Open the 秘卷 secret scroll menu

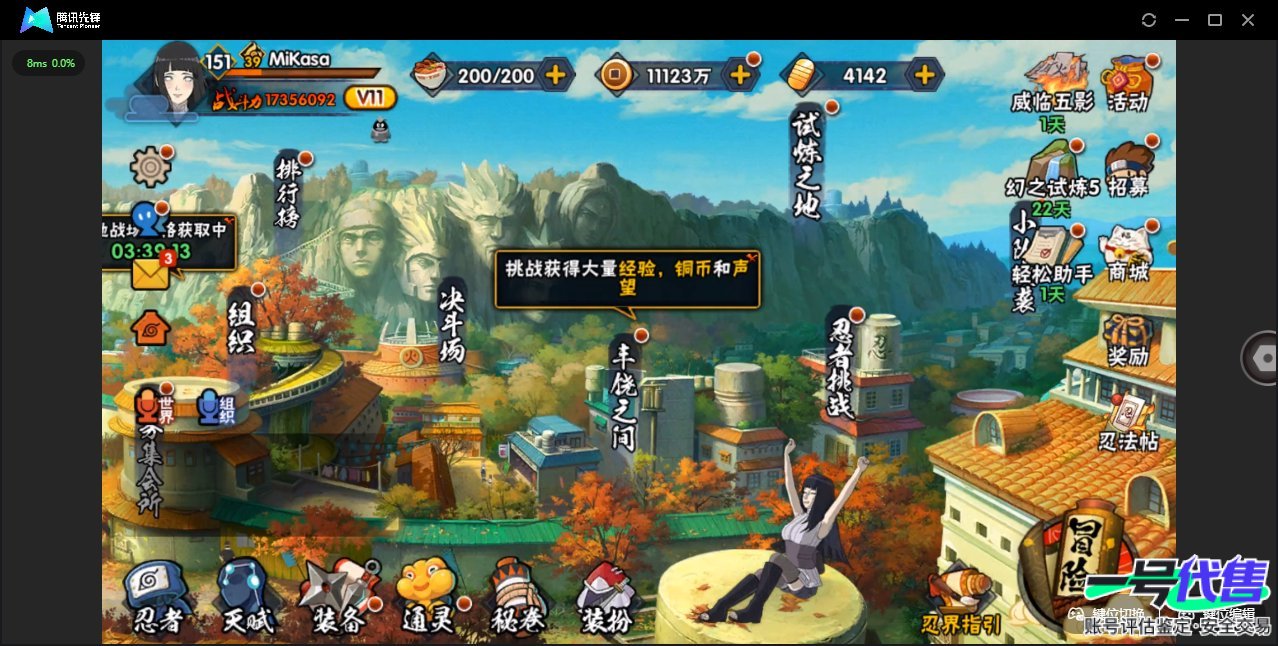tap(519, 597)
